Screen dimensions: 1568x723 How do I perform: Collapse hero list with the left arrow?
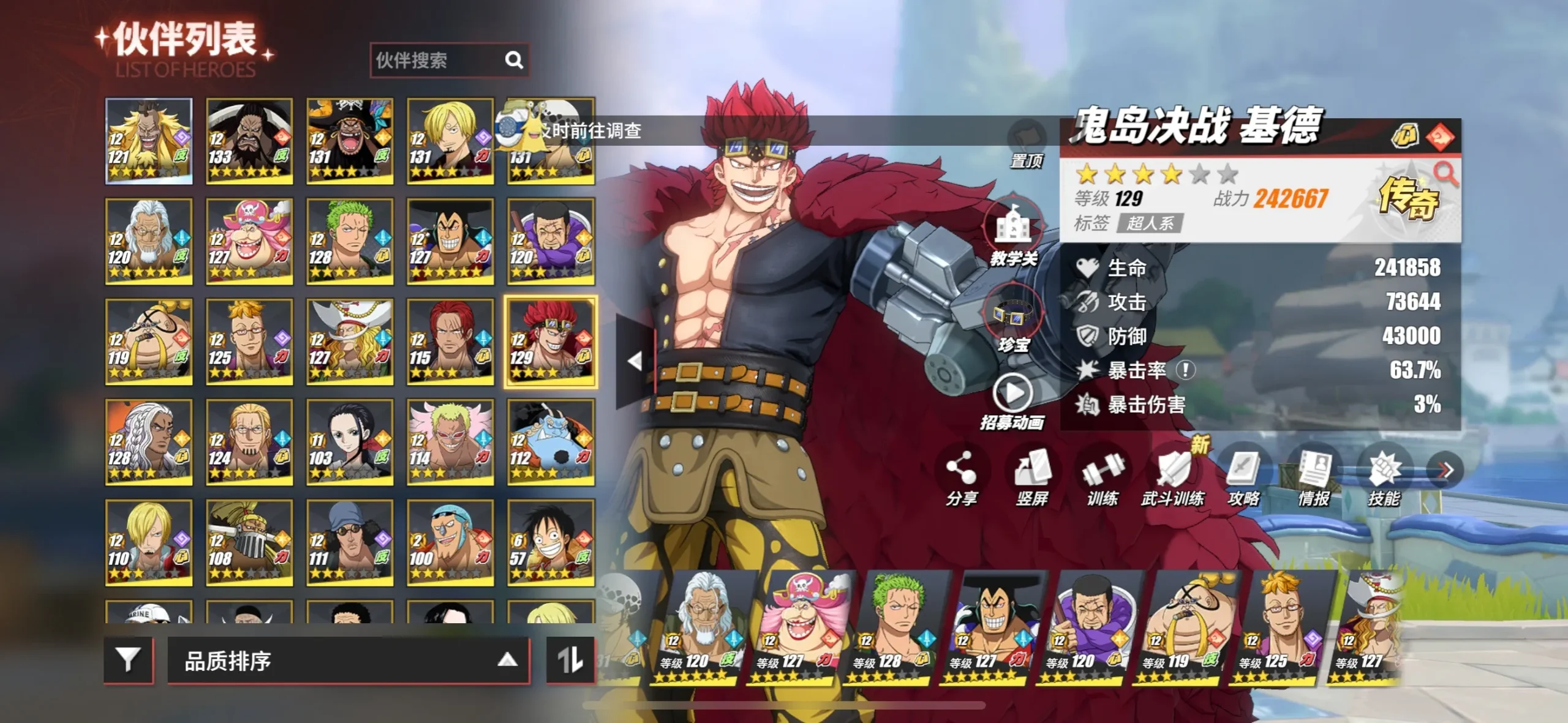click(x=635, y=361)
